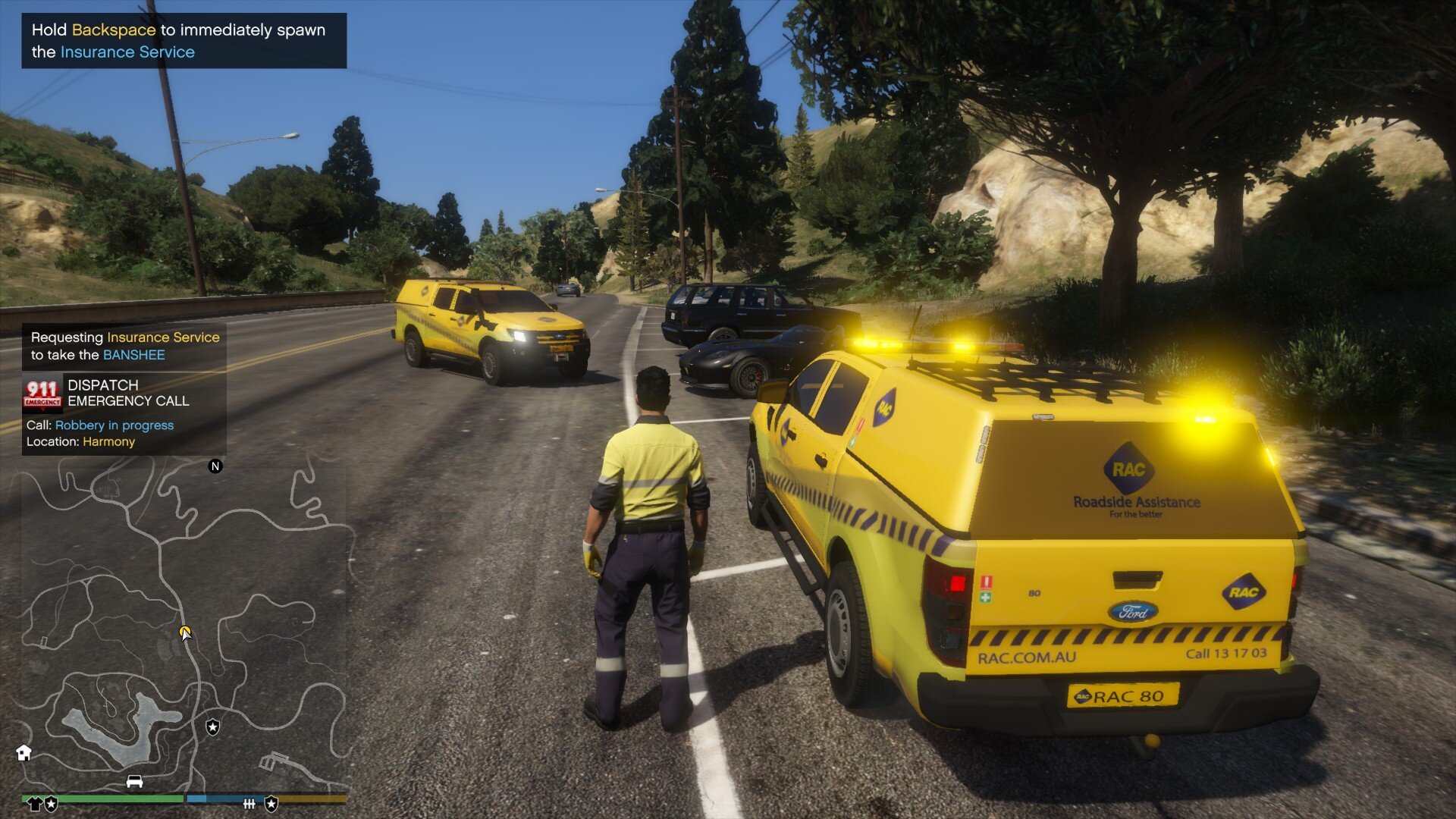Image resolution: width=1456 pixels, height=819 pixels.
Task: Select the barred gate blip on the minimap
Action: pos(249,803)
